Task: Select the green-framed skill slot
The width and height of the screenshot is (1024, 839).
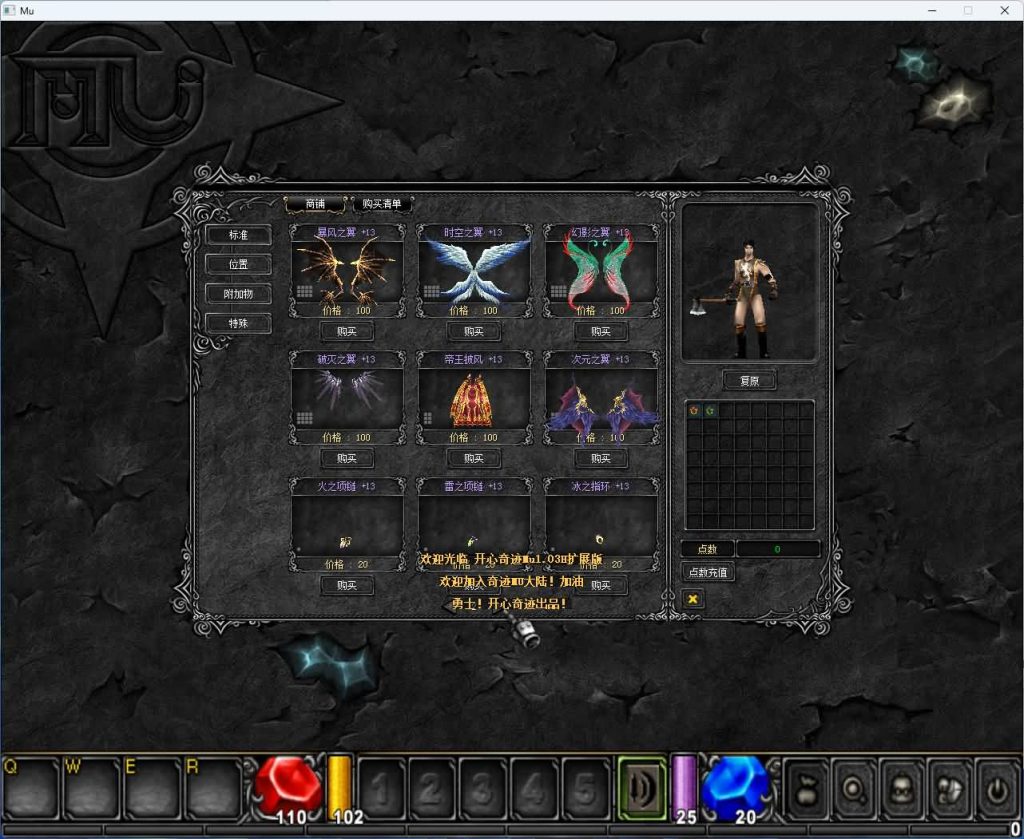Action: pos(642,788)
